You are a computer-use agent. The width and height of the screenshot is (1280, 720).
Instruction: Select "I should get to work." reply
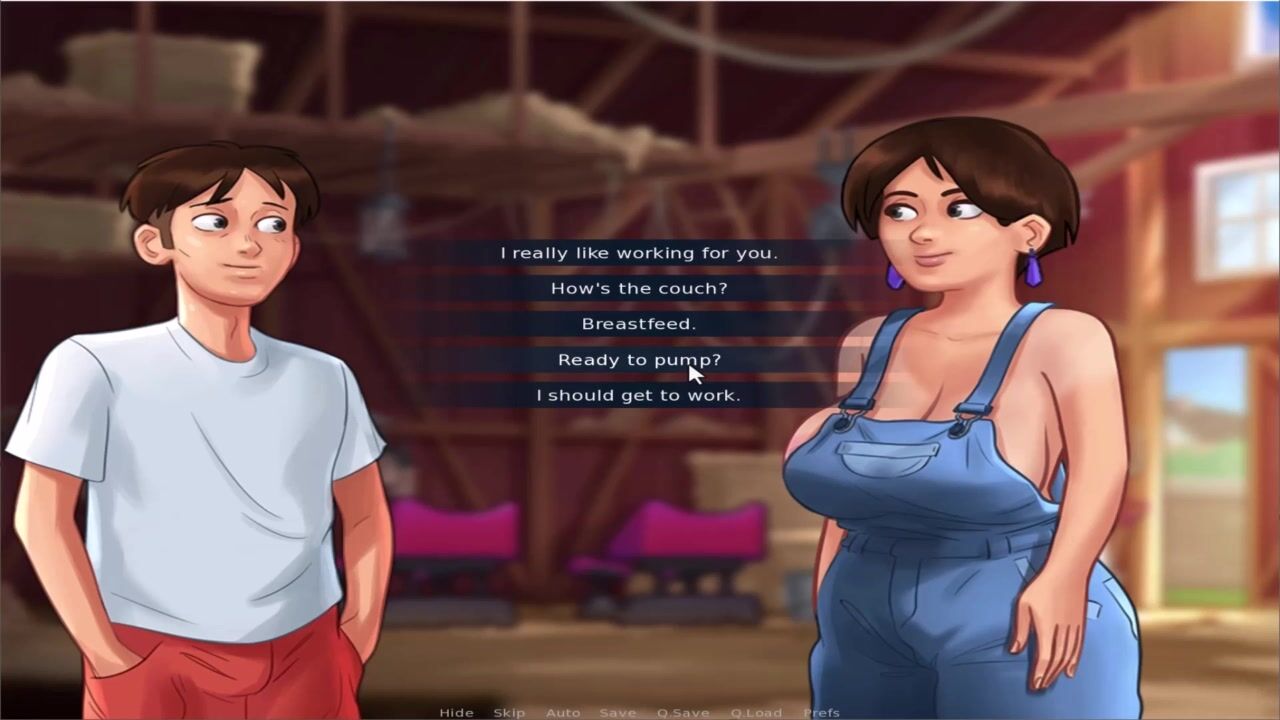[x=638, y=396]
